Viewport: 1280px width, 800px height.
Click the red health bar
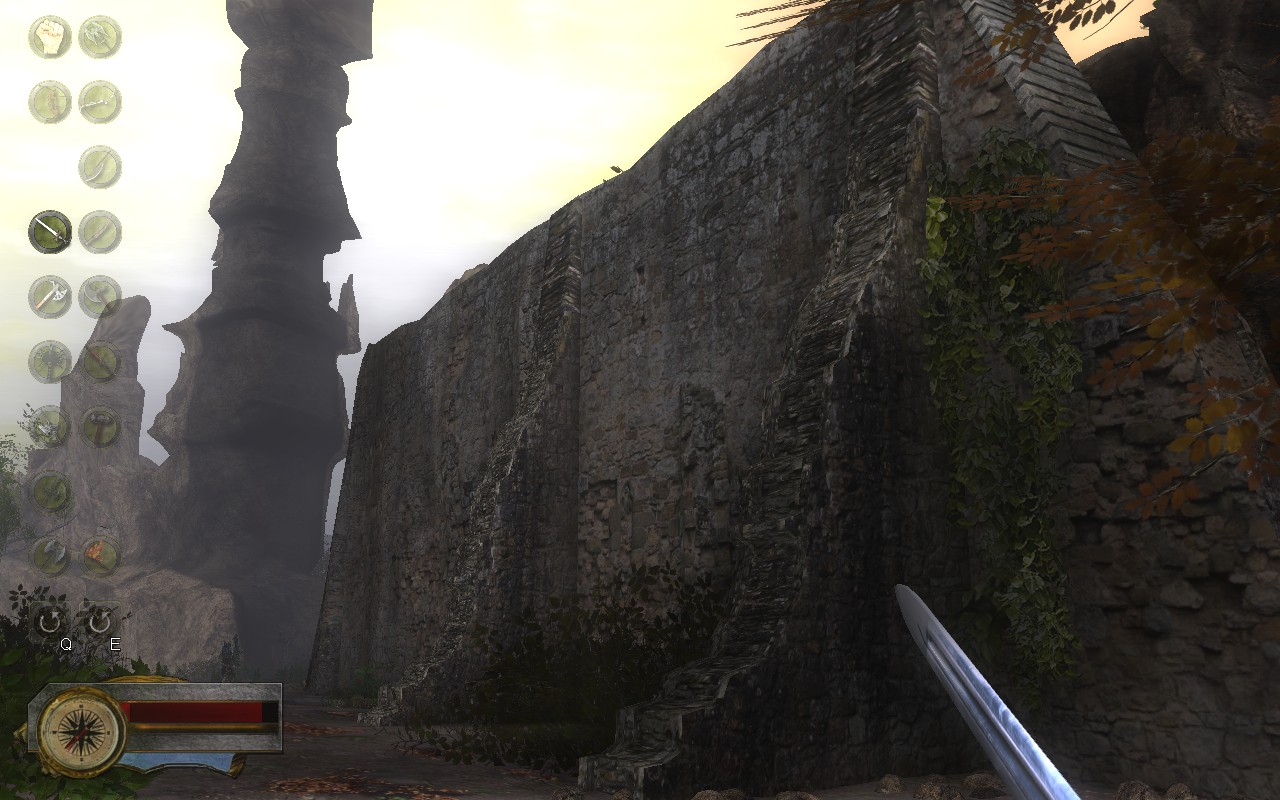[196, 712]
